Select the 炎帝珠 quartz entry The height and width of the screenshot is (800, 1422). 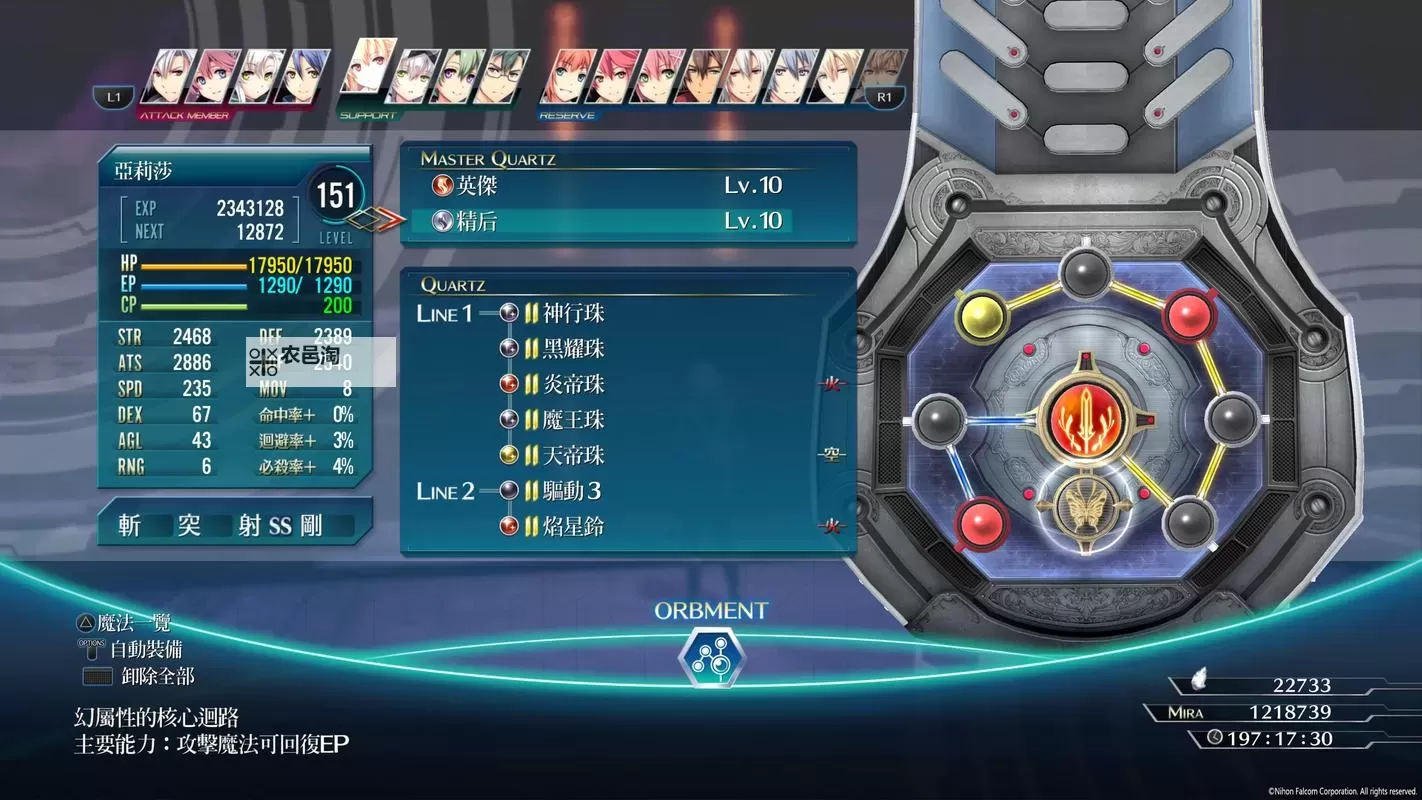pyautogui.click(x=573, y=385)
